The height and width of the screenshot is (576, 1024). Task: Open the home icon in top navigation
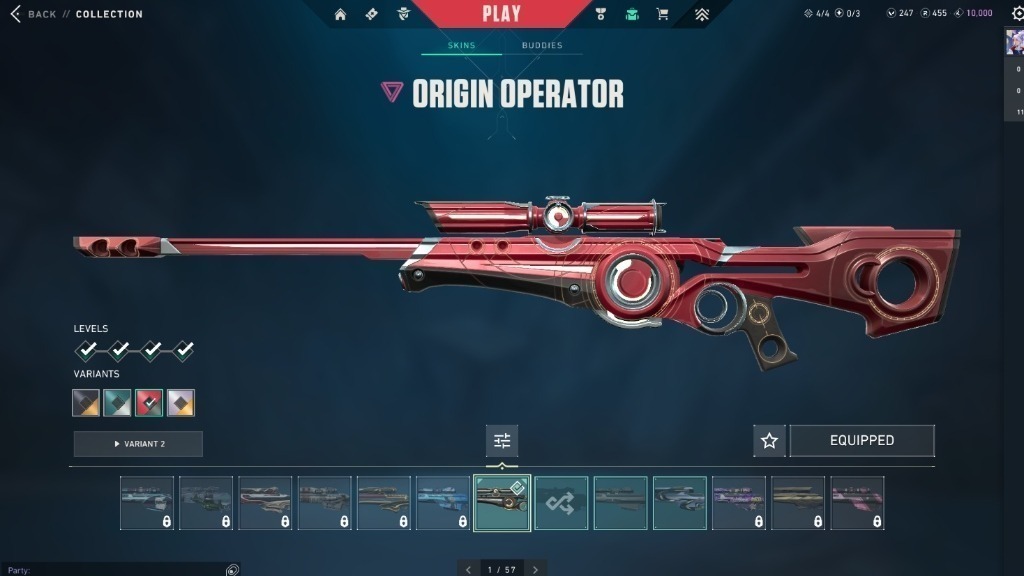(x=340, y=15)
